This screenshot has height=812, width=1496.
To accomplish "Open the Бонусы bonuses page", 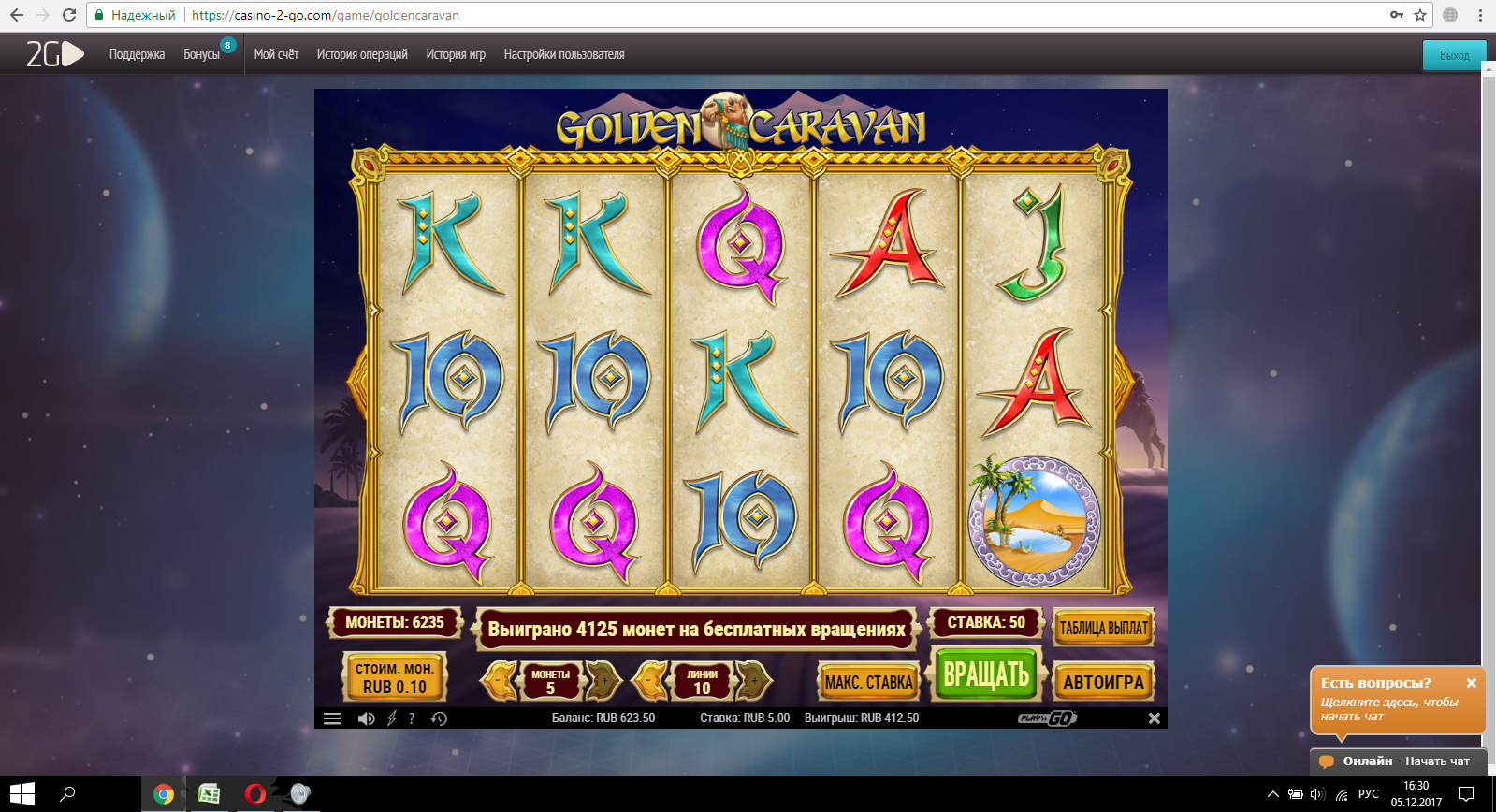I will (201, 54).
